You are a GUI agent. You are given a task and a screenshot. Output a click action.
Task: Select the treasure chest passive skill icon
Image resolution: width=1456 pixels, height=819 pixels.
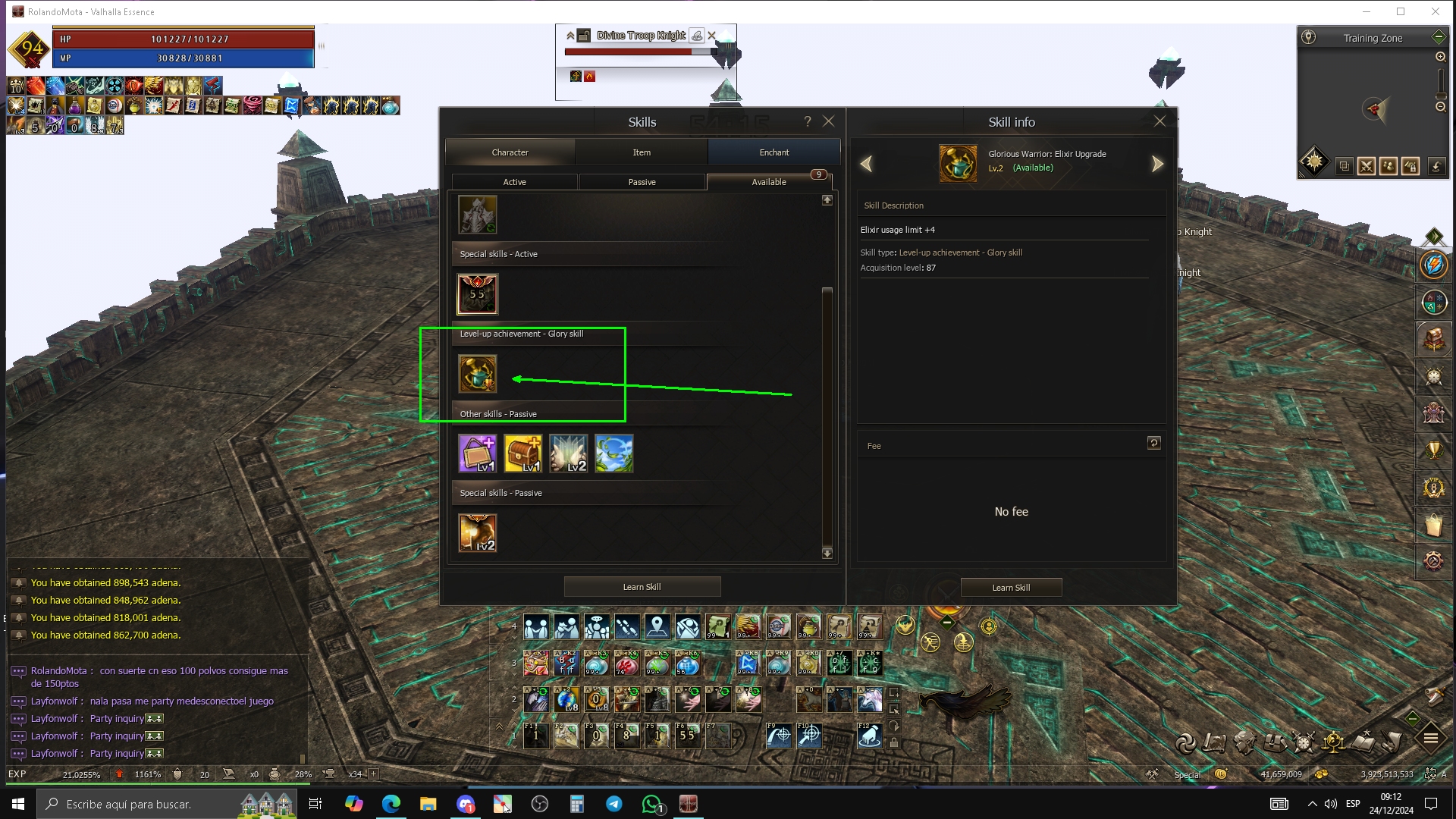click(523, 453)
